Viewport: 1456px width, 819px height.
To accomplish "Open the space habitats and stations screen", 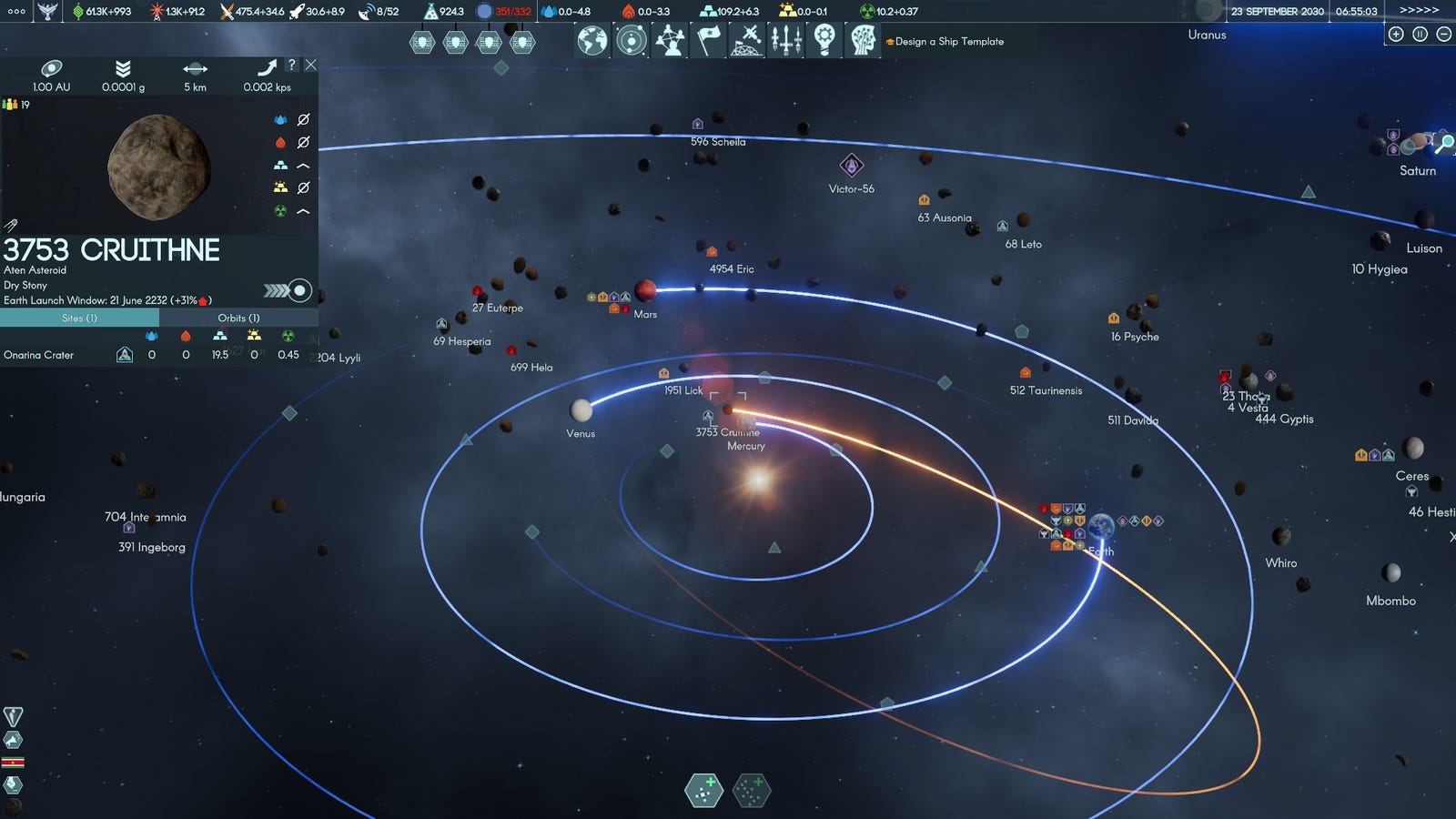I will point(747,41).
